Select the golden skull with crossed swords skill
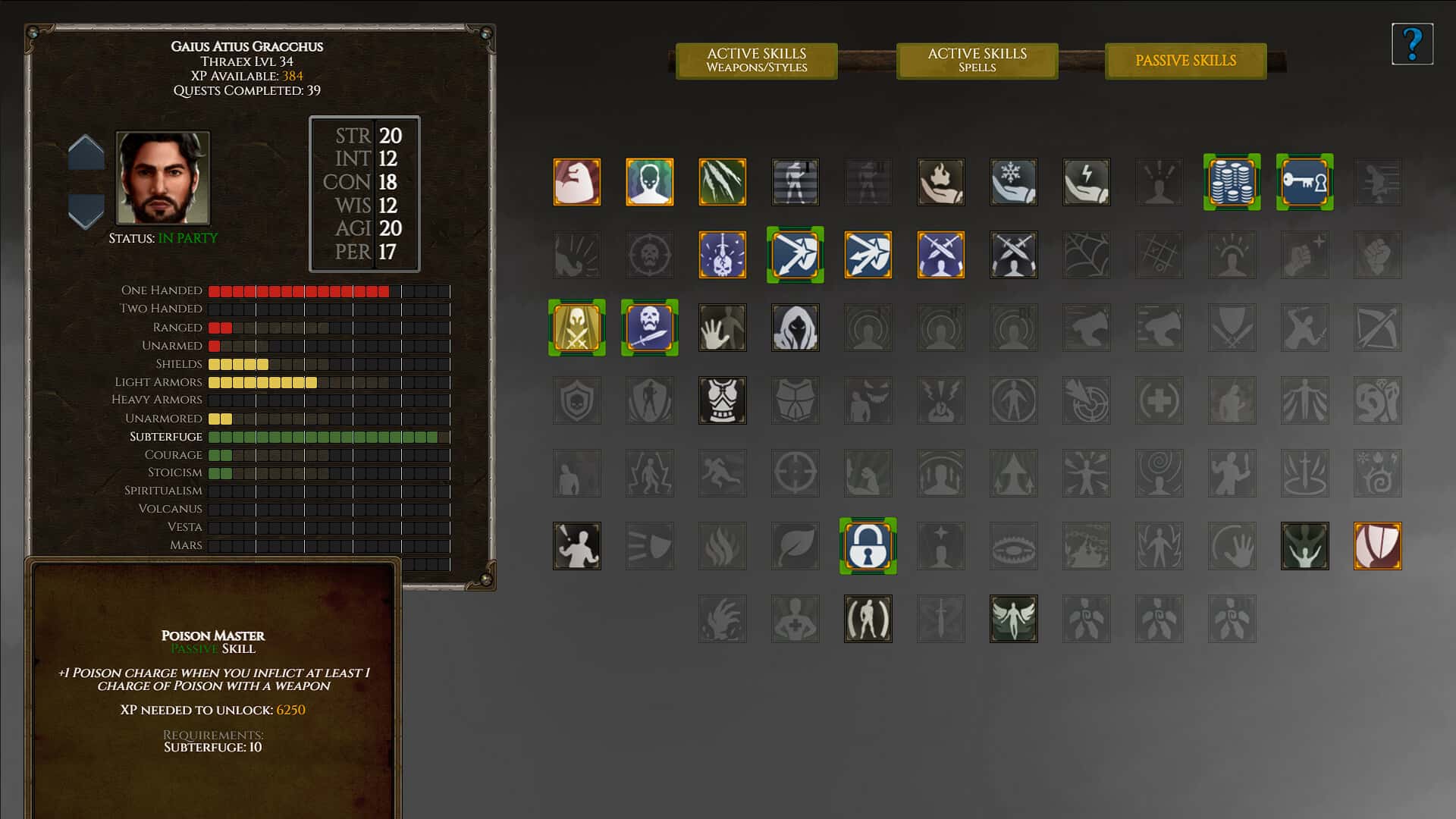Image resolution: width=1456 pixels, height=819 pixels. [x=576, y=328]
